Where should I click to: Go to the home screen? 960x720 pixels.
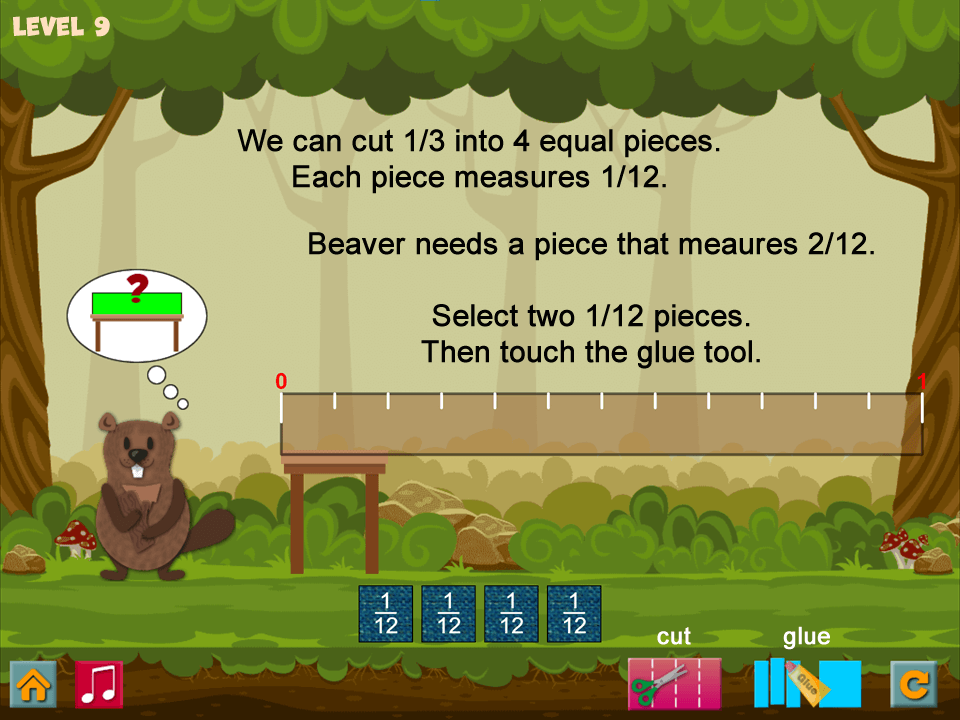33,684
